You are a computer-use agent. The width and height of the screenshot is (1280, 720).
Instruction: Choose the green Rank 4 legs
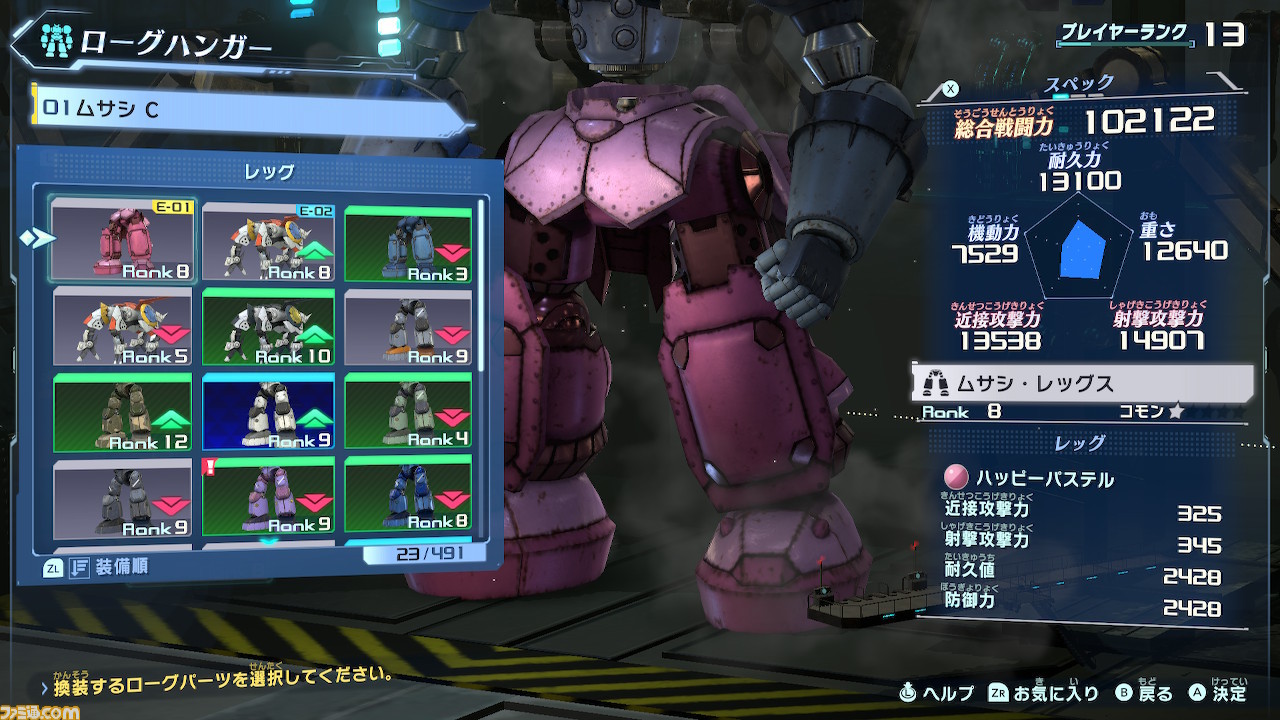(x=408, y=411)
